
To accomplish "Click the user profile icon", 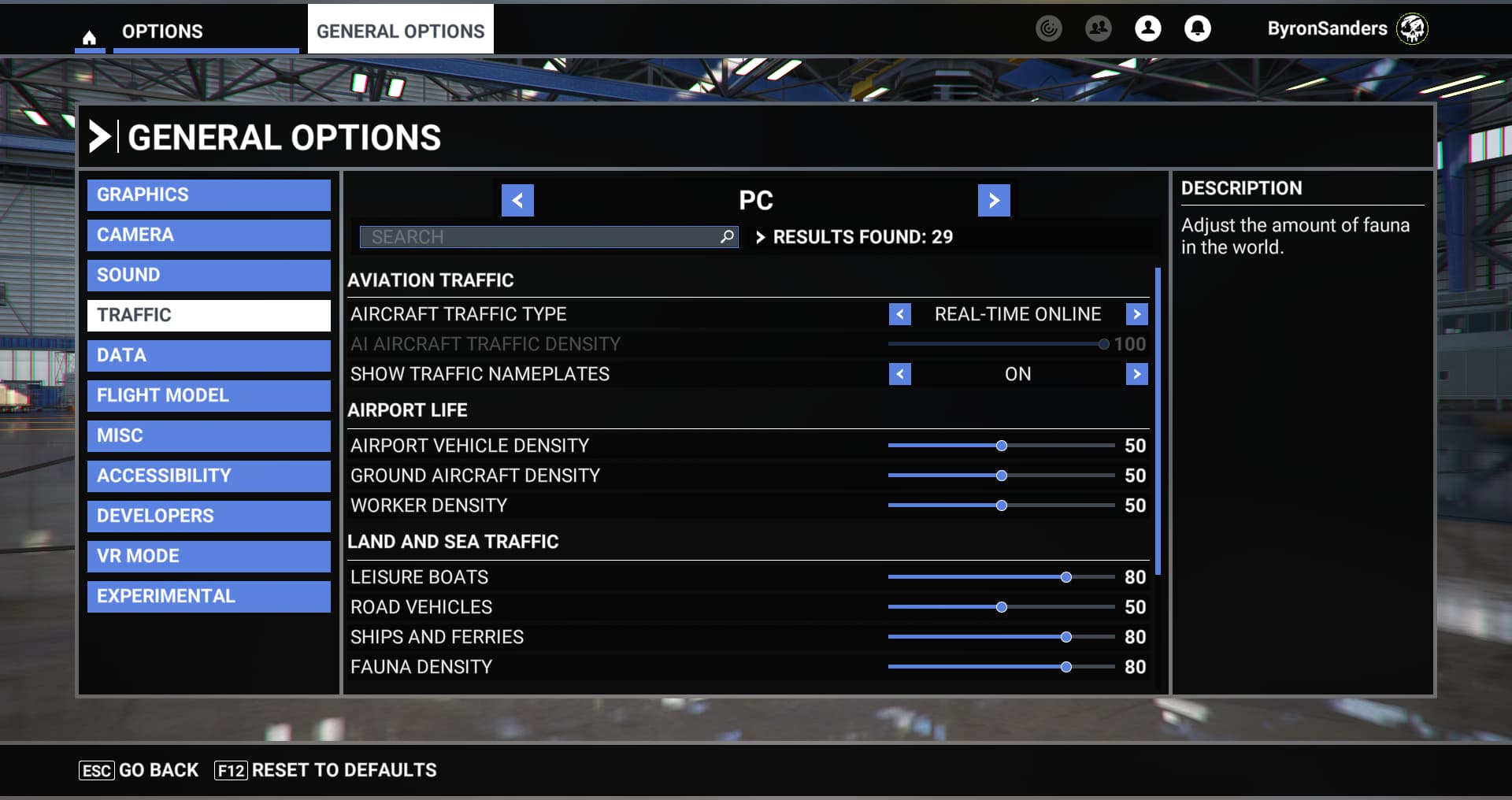I will [1148, 28].
